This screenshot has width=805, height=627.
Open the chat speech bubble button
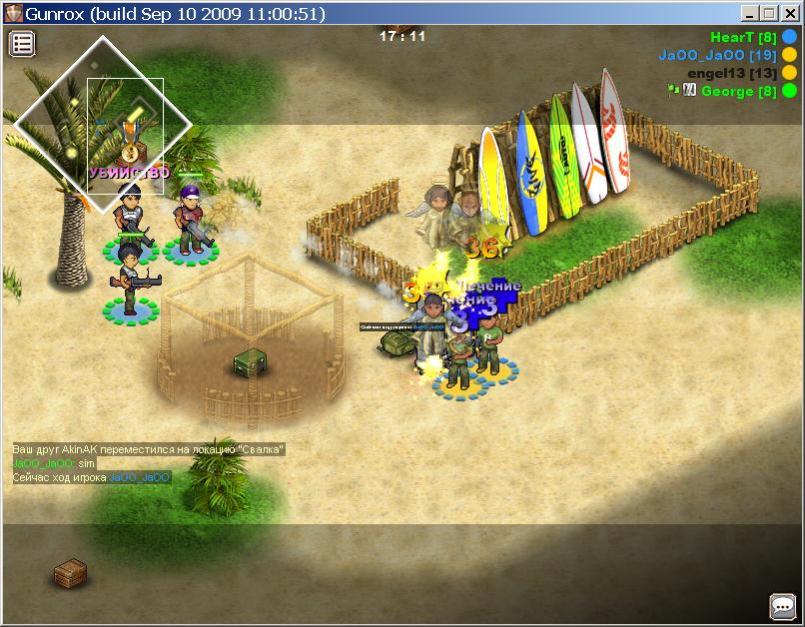[x=782, y=605]
